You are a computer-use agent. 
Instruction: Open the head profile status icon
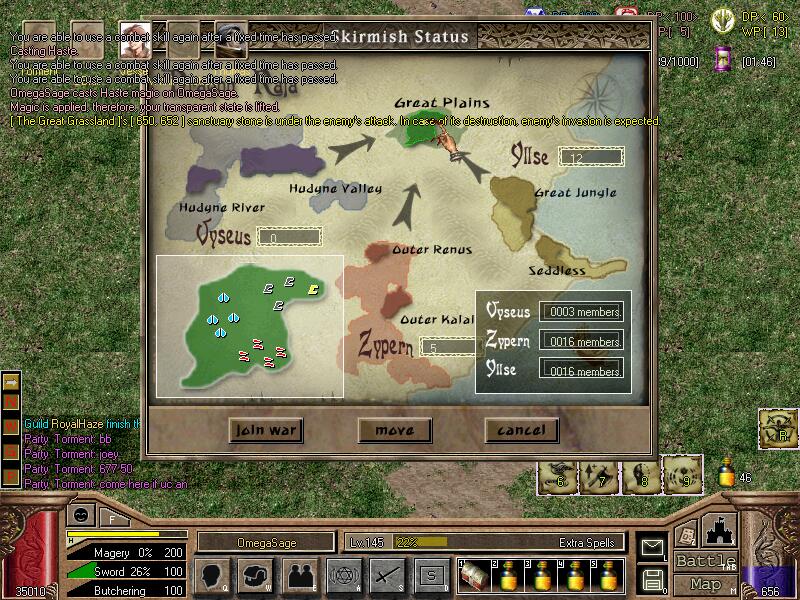(213, 575)
